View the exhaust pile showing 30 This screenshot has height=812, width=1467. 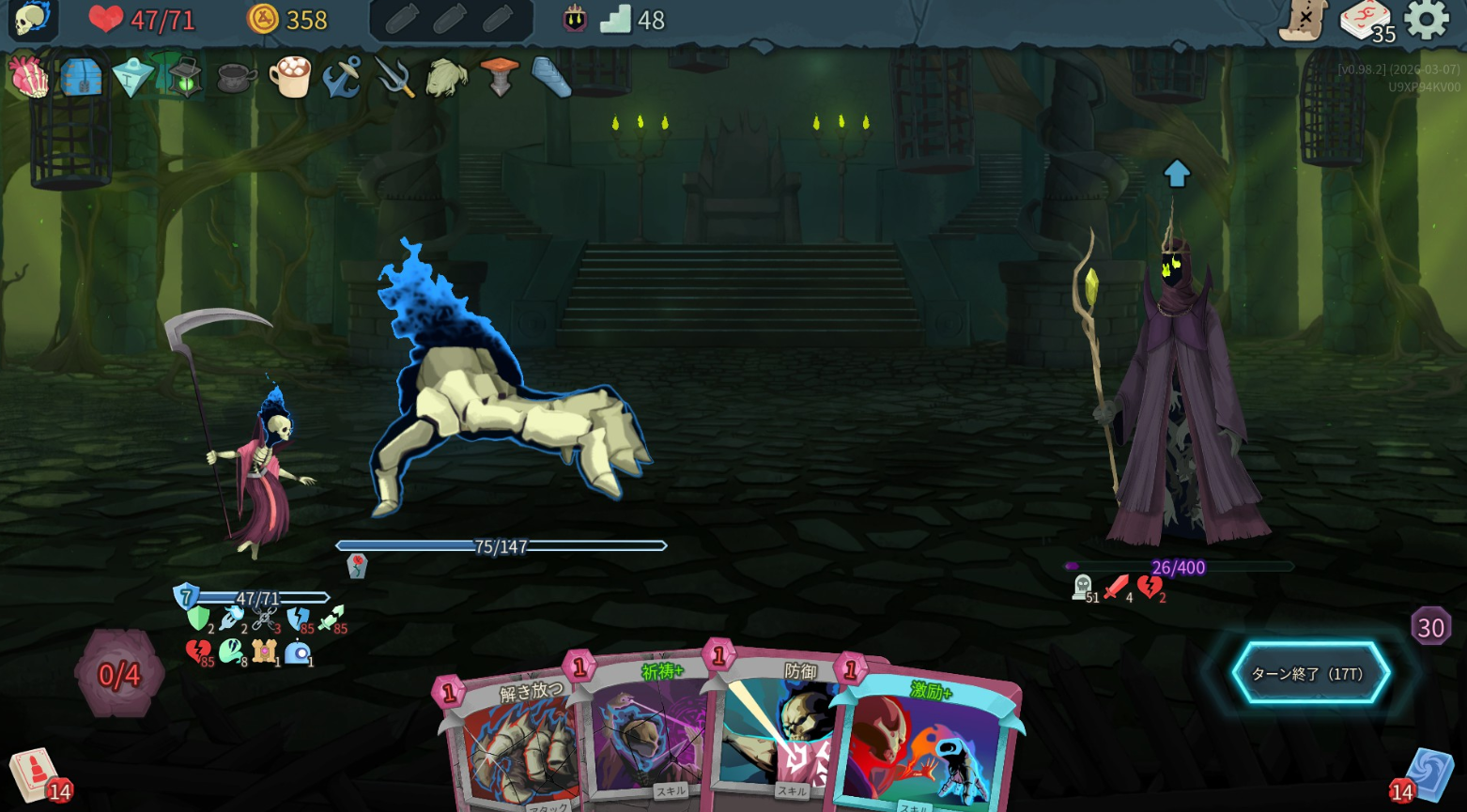click(1430, 627)
